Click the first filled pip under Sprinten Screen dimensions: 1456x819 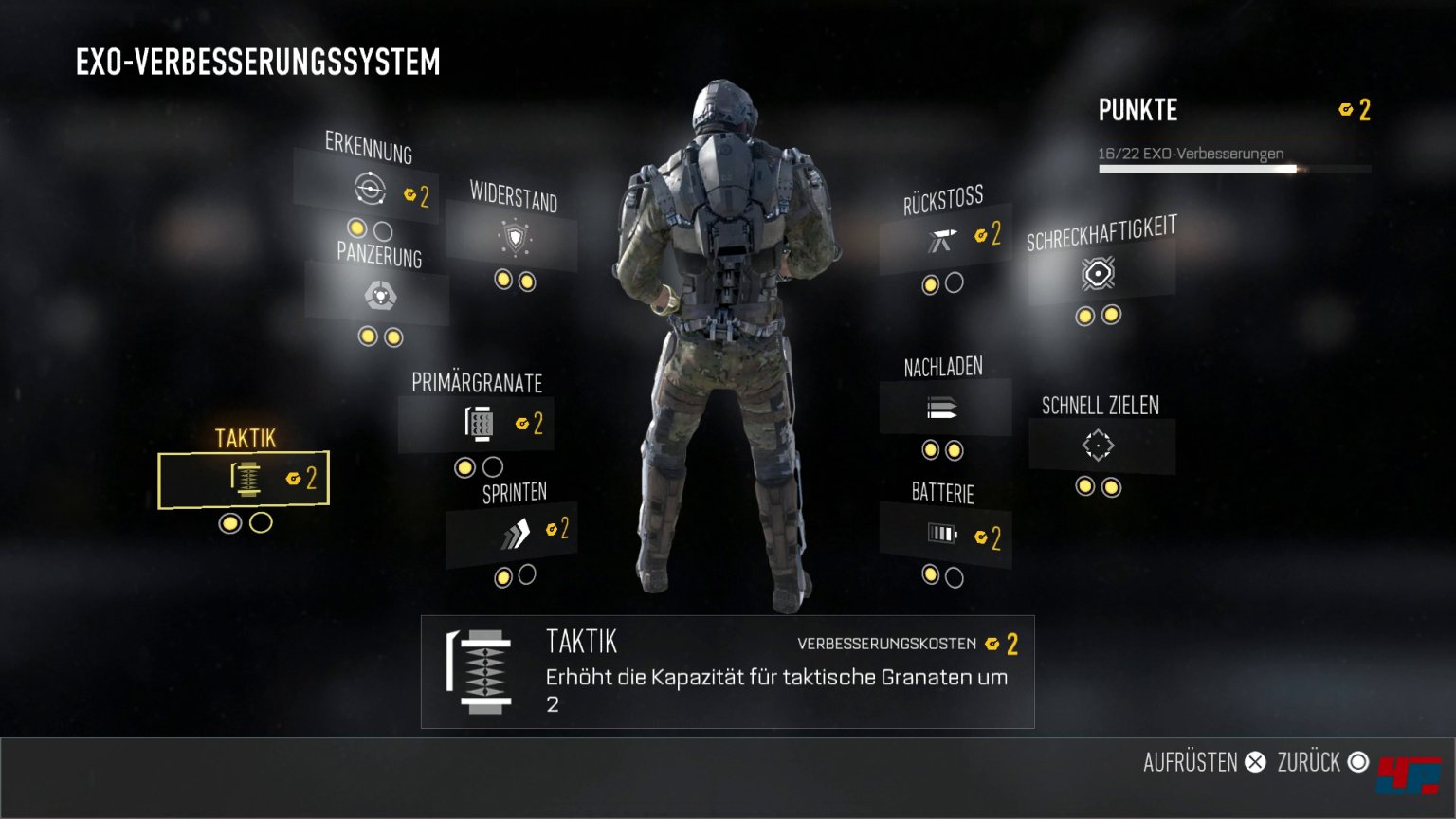point(502,573)
